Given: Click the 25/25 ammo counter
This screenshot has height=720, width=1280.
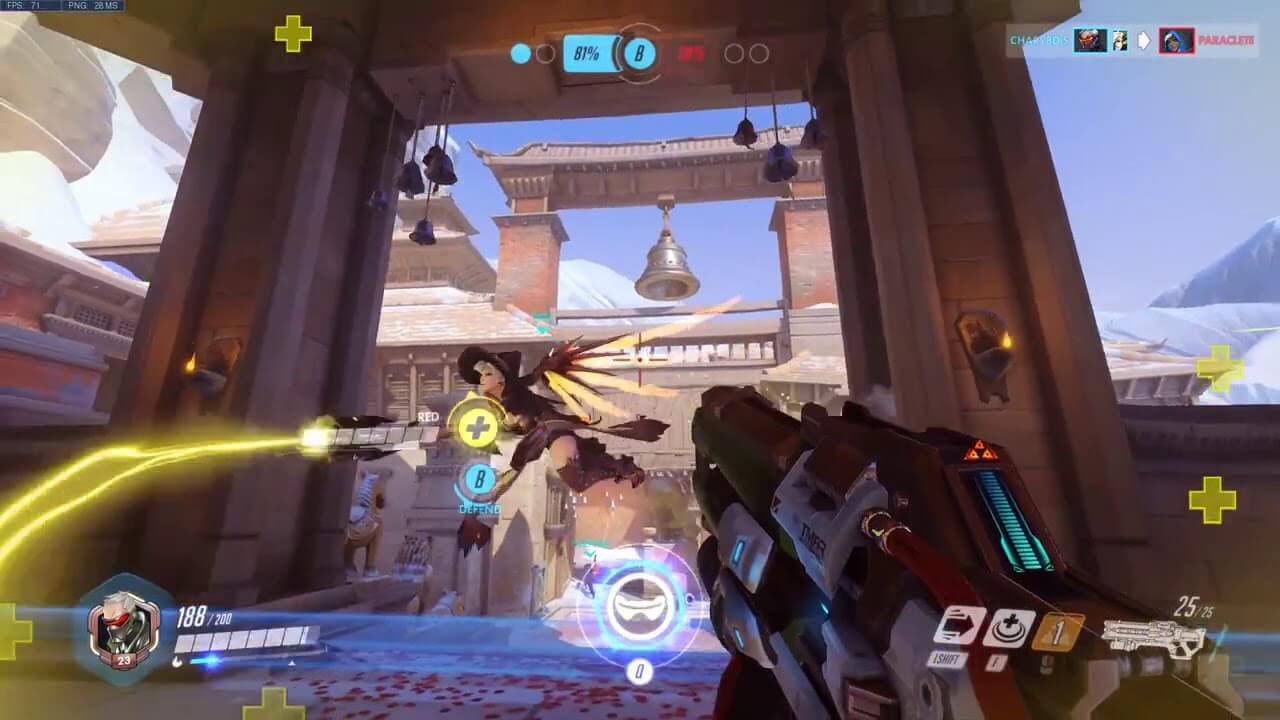Looking at the screenshot, I should (1193, 604).
